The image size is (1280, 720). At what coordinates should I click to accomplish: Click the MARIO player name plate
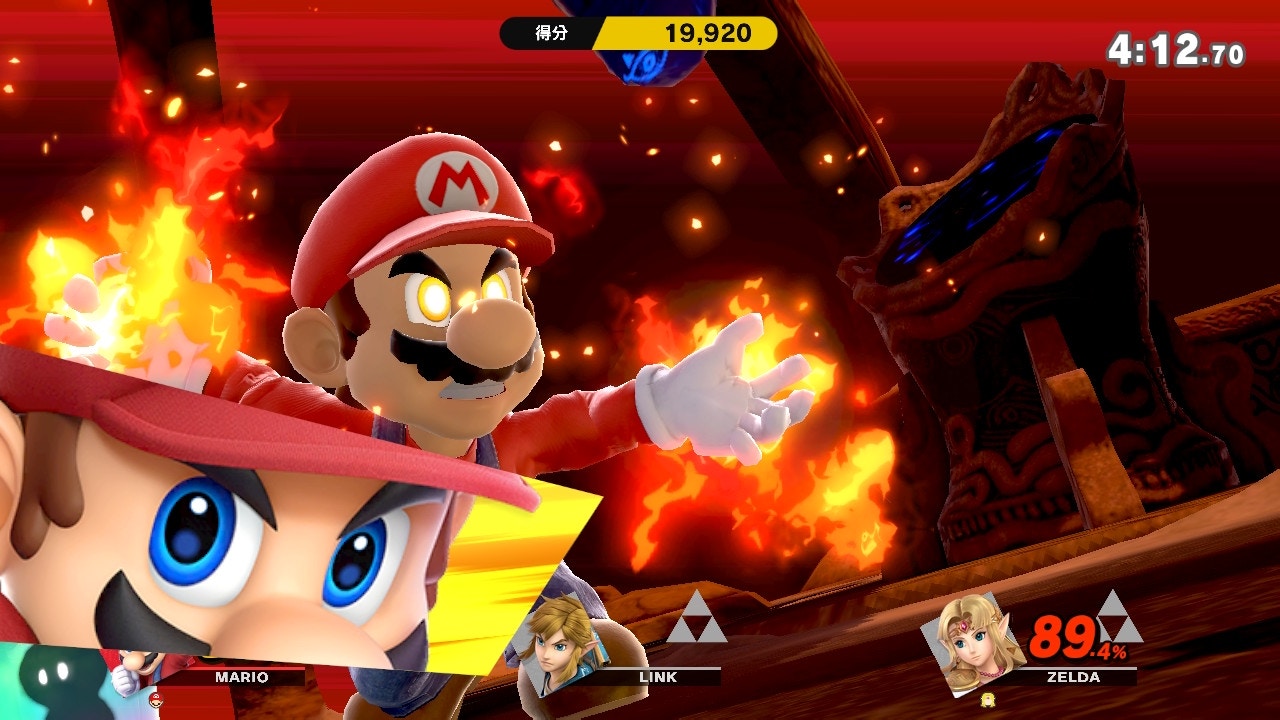[242, 677]
